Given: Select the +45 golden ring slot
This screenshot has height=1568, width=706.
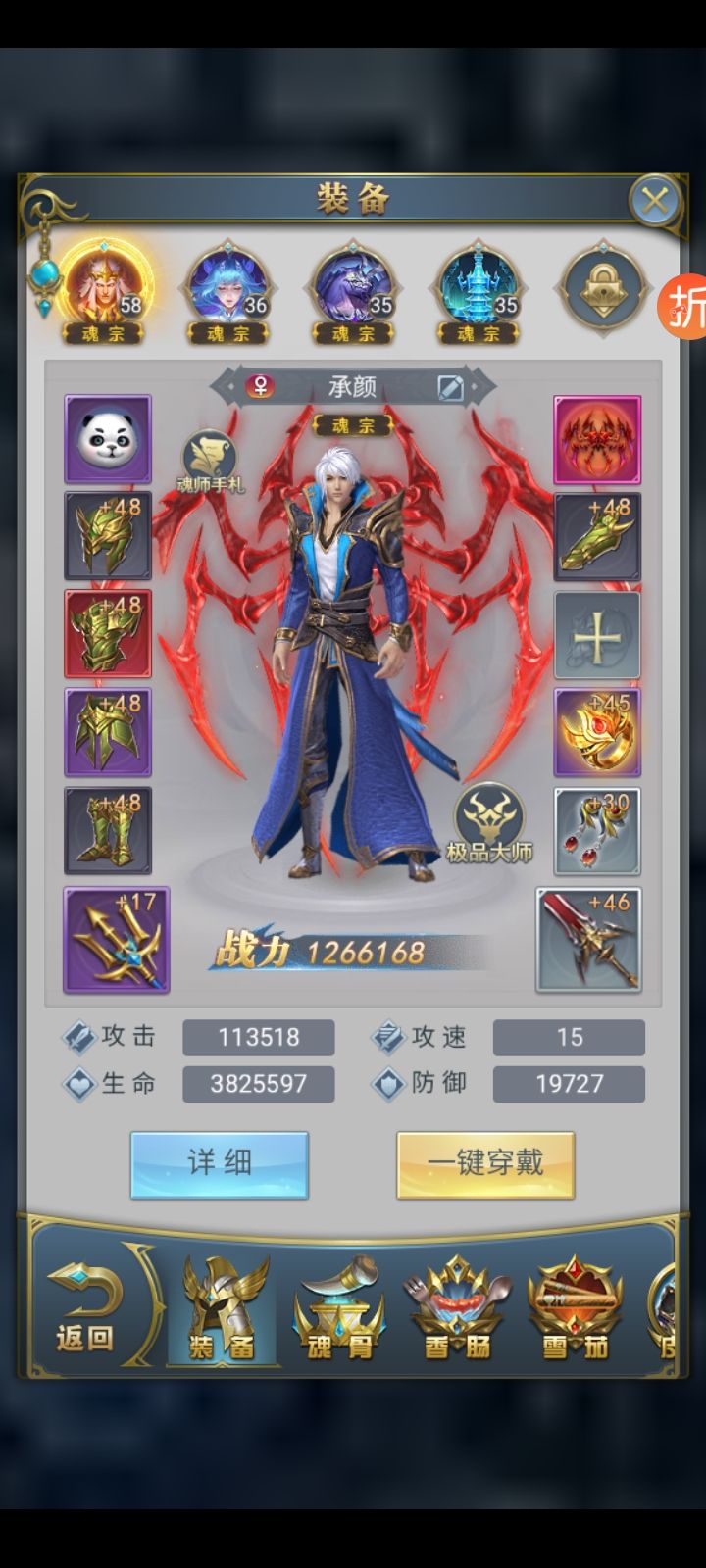Looking at the screenshot, I should click(597, 732).
